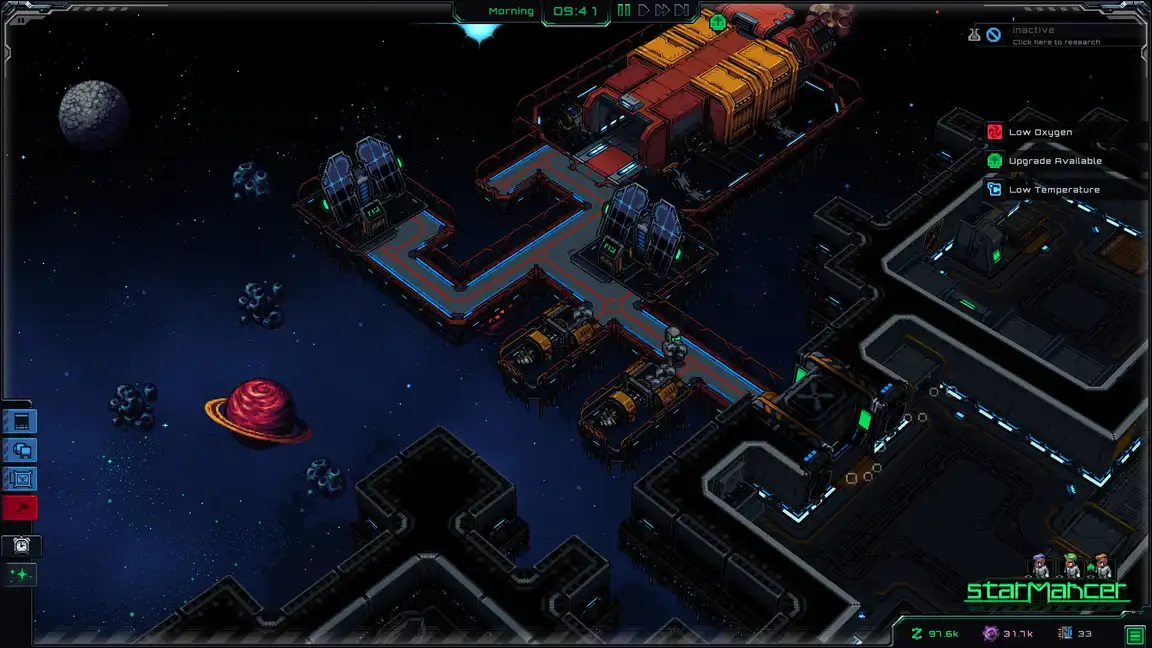This screenshot has height=648, width=1152.
Task: Activate the green sparkles button
Action: point(21,575)
